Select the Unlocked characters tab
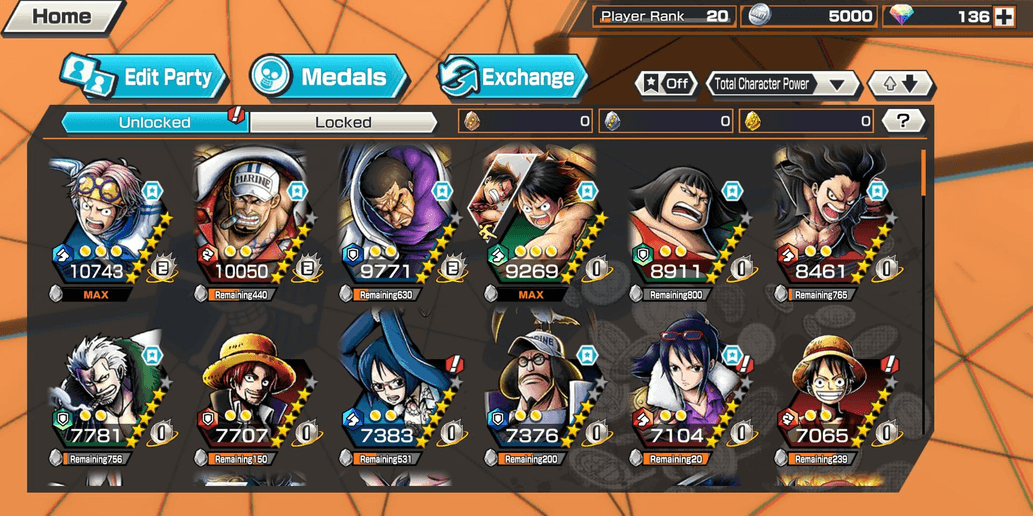The width and height of the screenshot is (1033, 516). [x=154, y=122]
